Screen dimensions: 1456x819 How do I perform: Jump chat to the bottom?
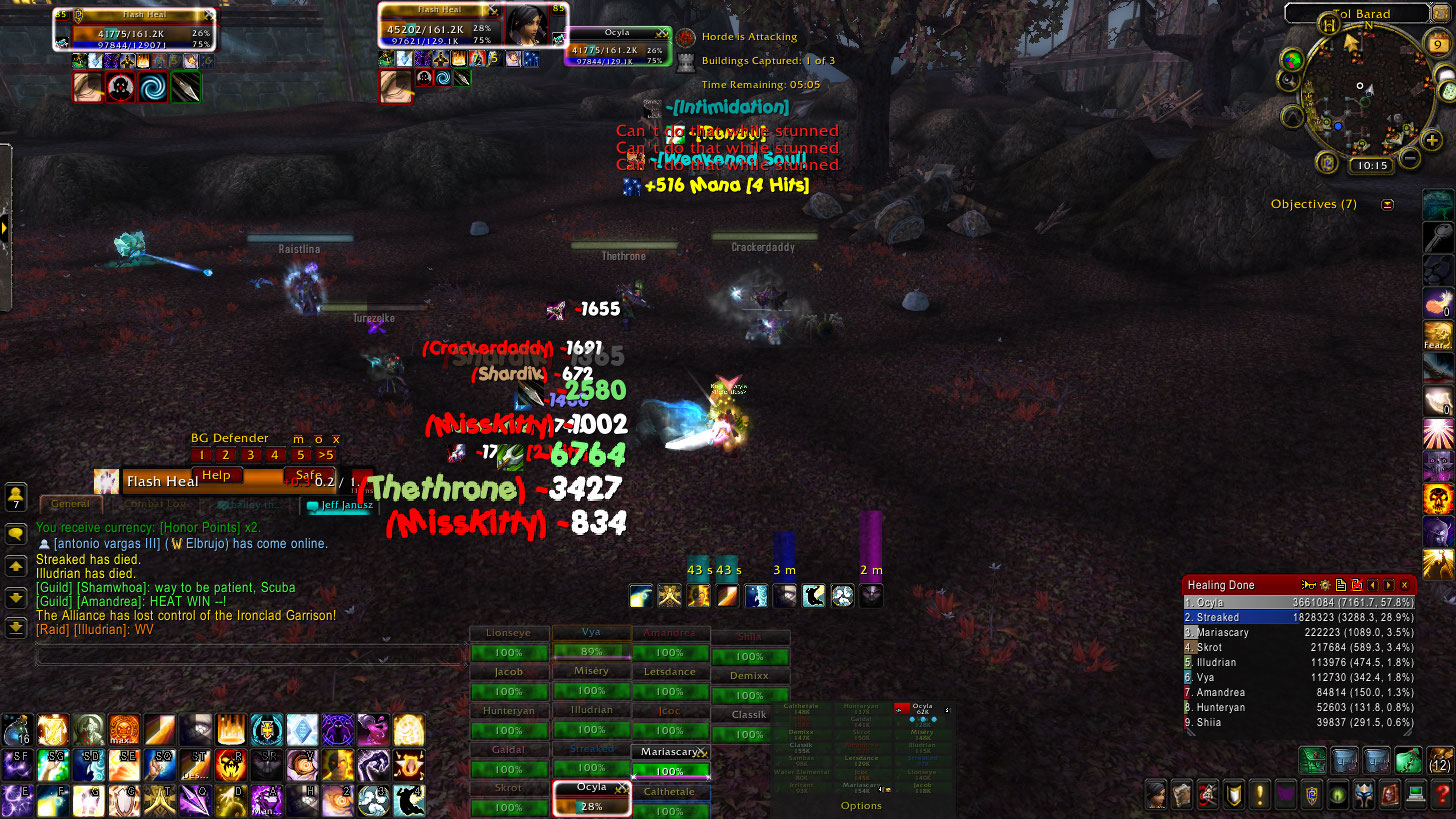16,627
